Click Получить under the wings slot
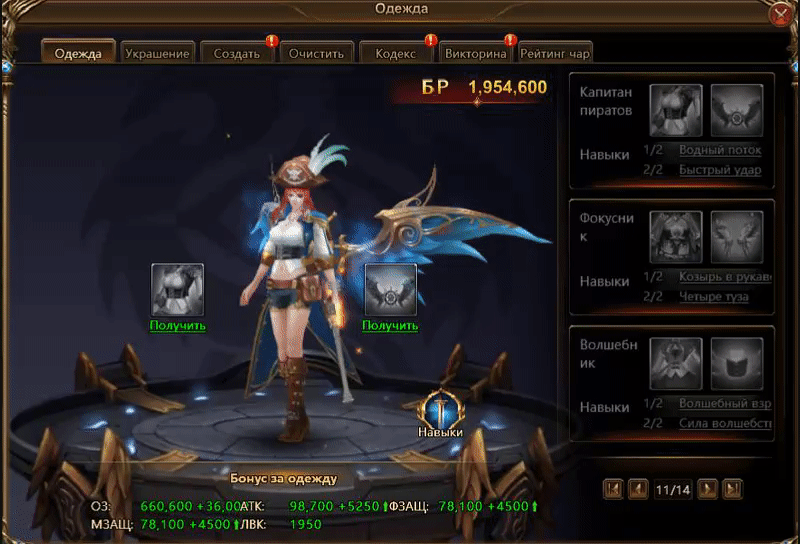This screenshot has width=800, height=544. point(390,325)
